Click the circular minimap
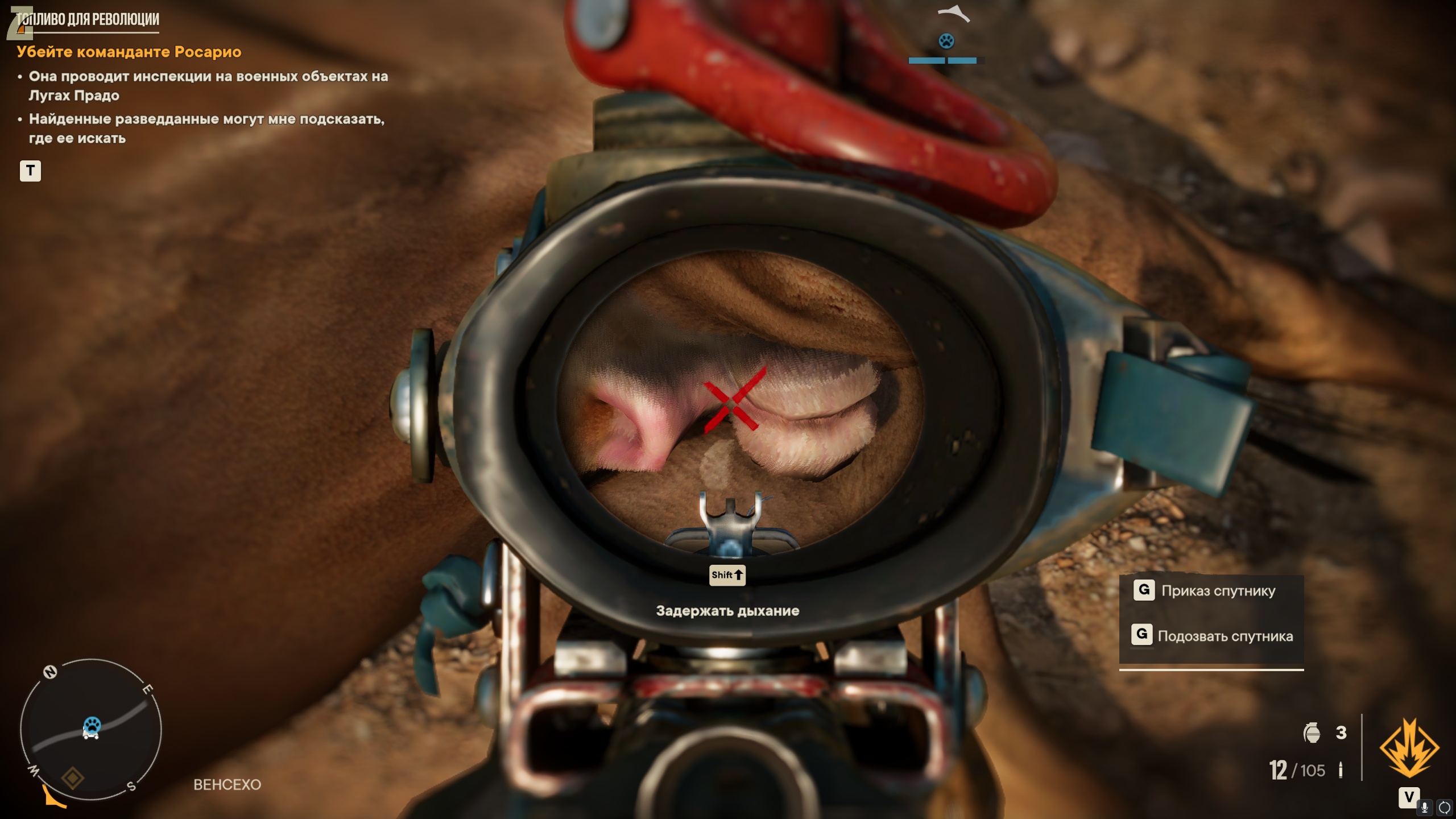This screenshot has height=819, width=1456. click(x=91, y=729)
